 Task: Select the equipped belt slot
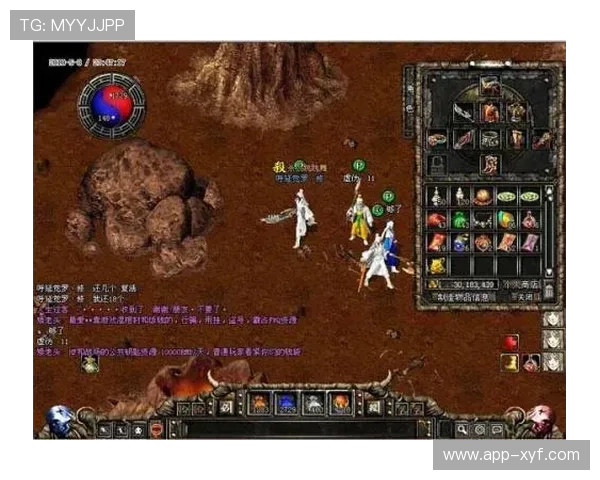[x=490, y=139]
